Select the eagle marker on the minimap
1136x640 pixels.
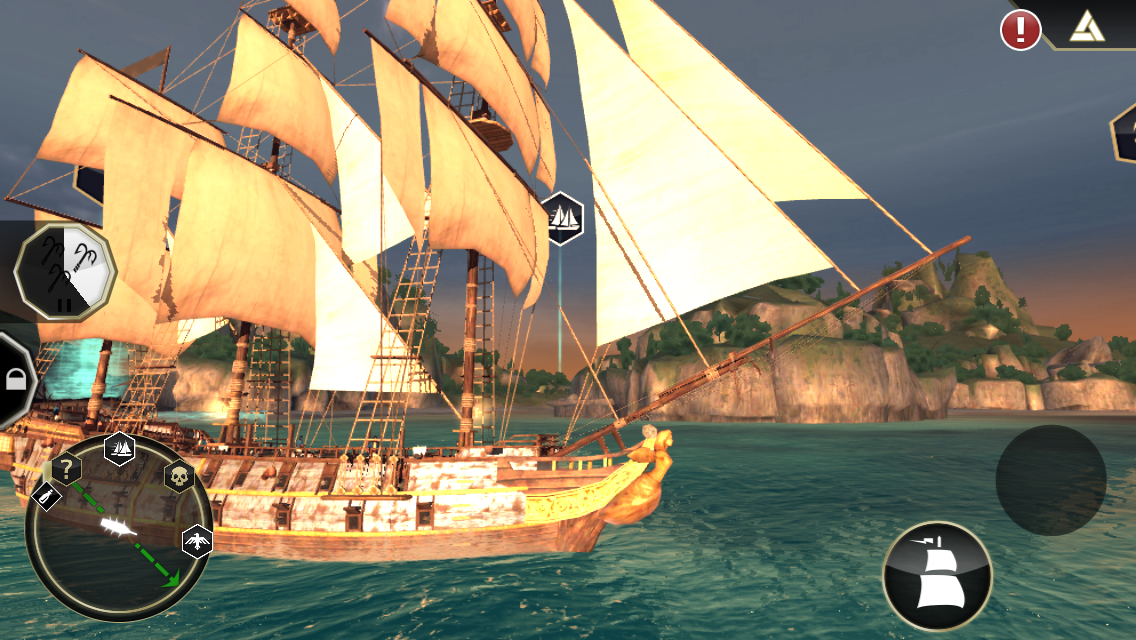coord(197,541)
